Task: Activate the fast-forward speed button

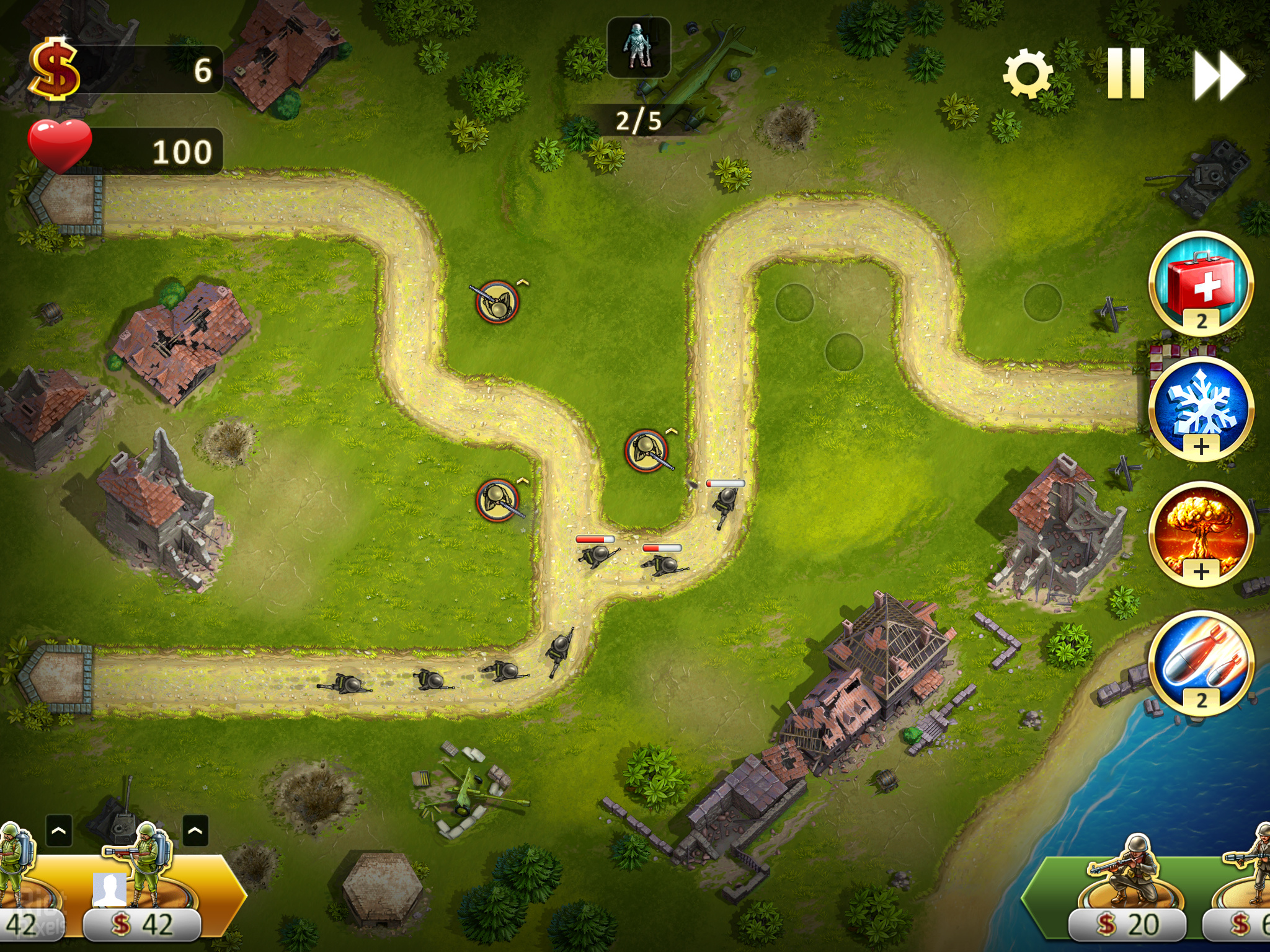Action: coord(1219,75)
